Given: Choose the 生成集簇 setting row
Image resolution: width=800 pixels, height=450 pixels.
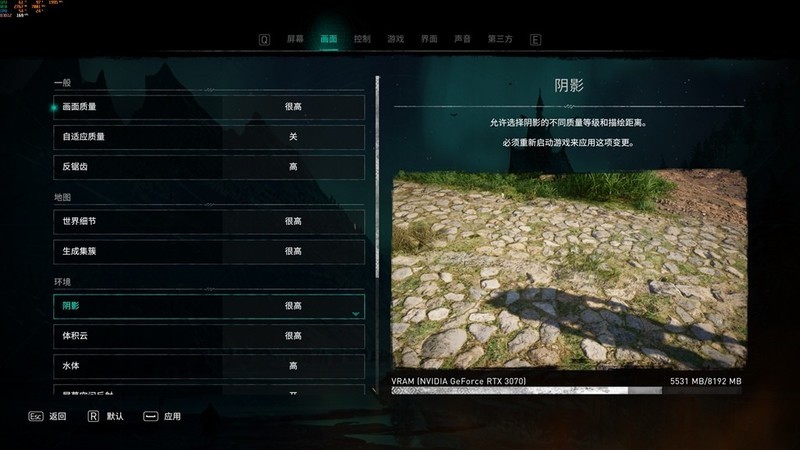Looking at the screenshot, I should coord(209,251).
